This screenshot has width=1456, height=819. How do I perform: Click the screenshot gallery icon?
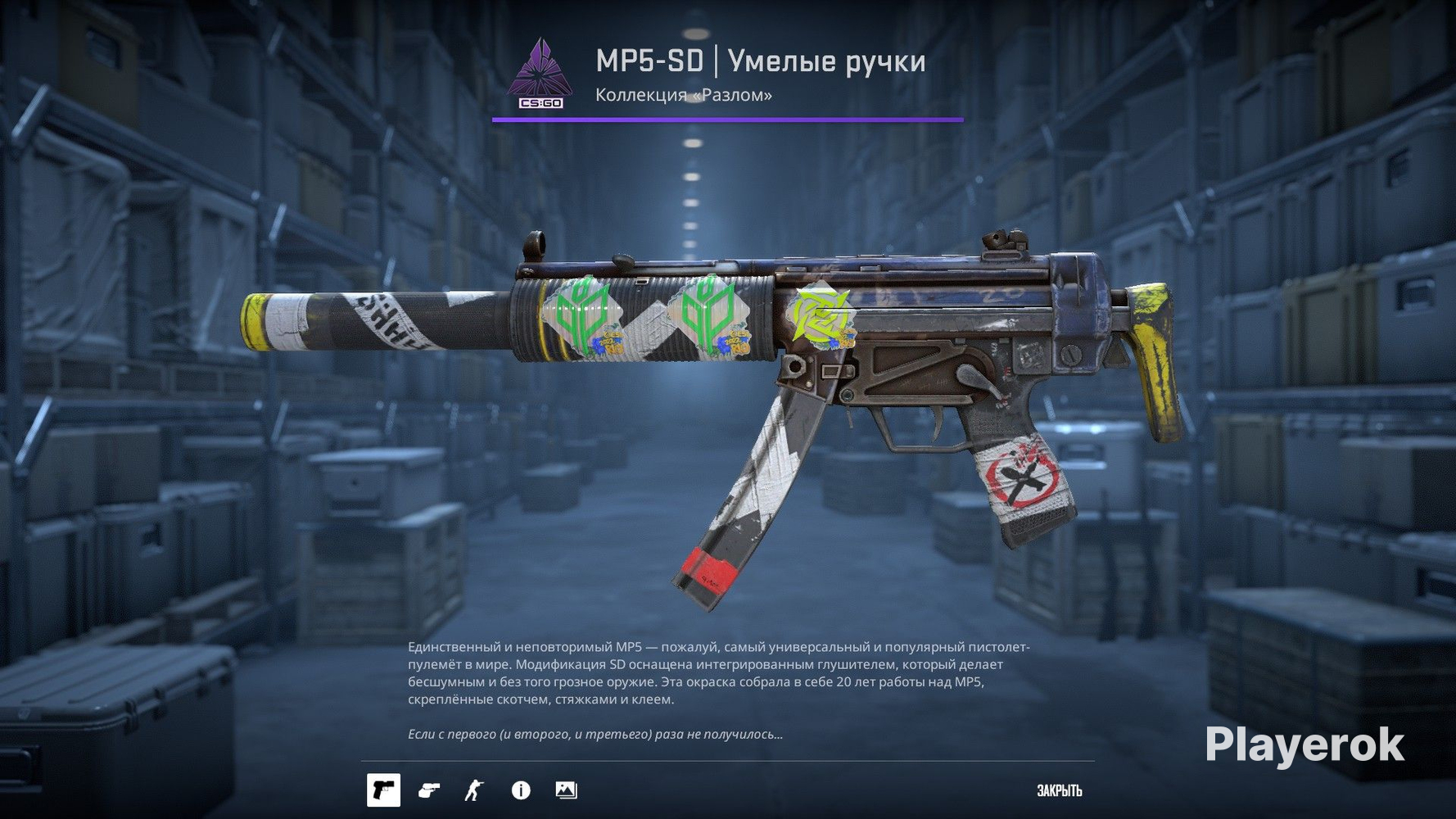(565, 791)
